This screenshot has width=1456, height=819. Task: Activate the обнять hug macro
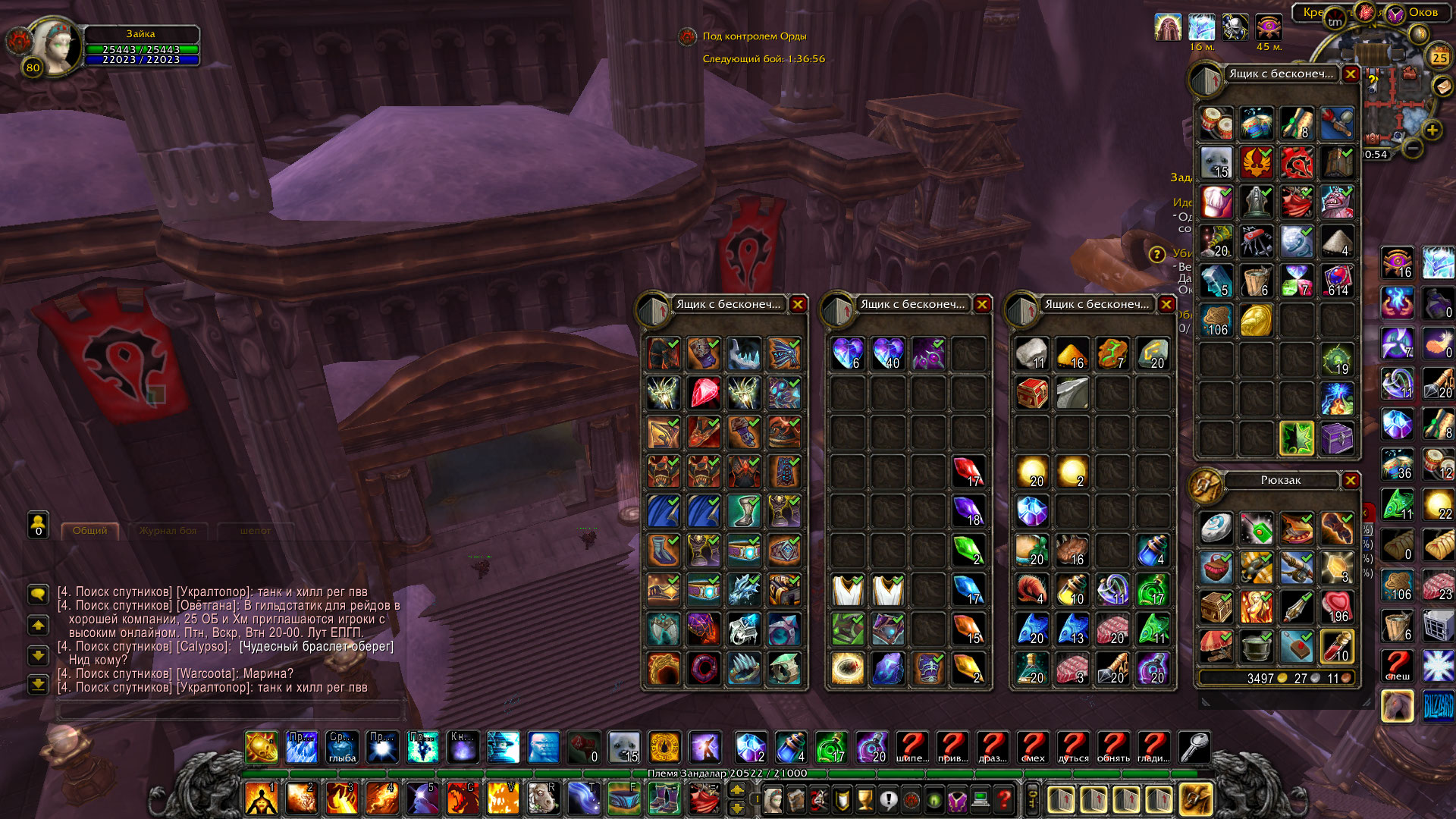(x=1112, y=747)
